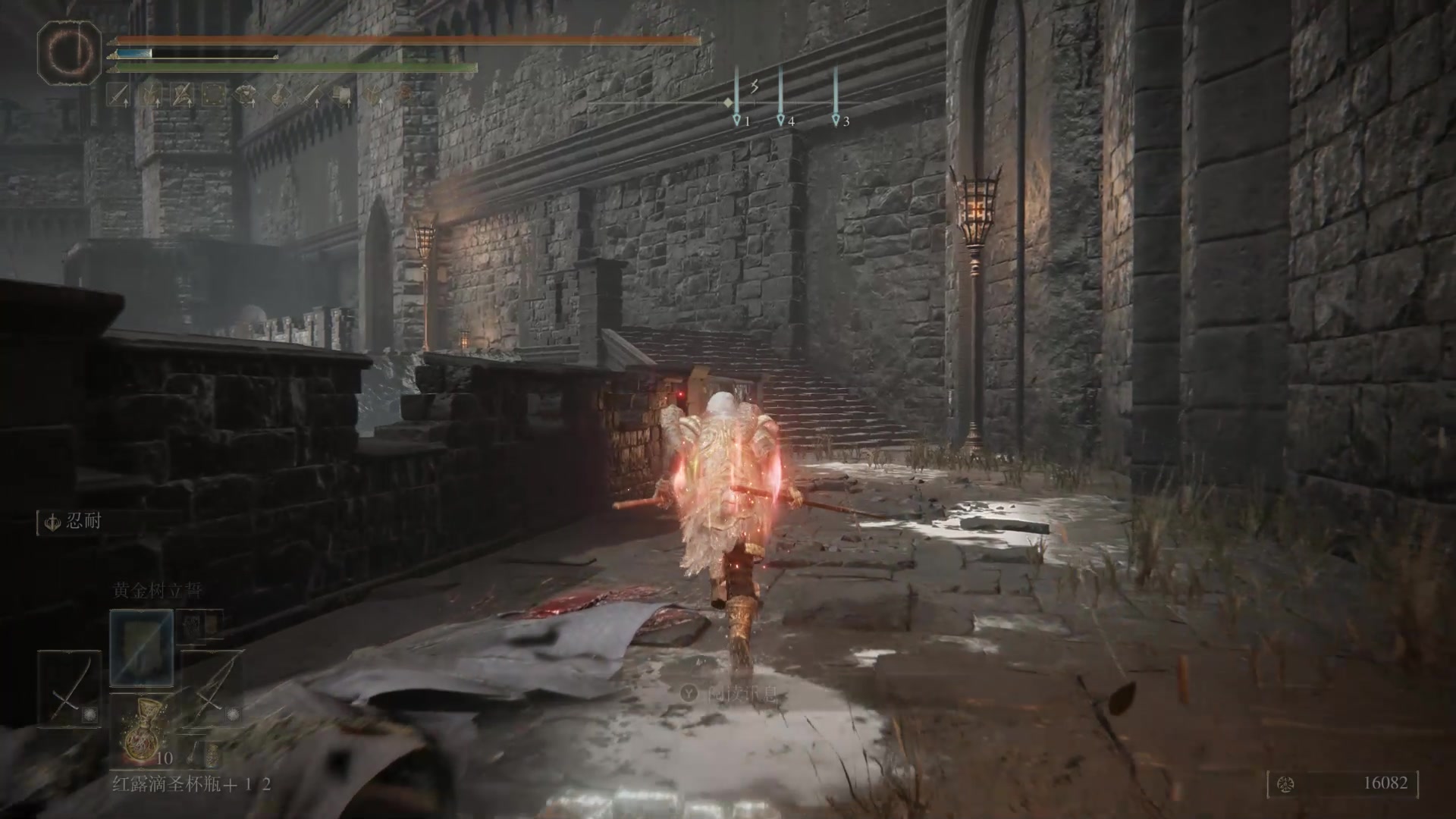The image size is (1456, 819).
Task: Select the 黄金树立誓 incantation slot
Action: pos(142,648)
